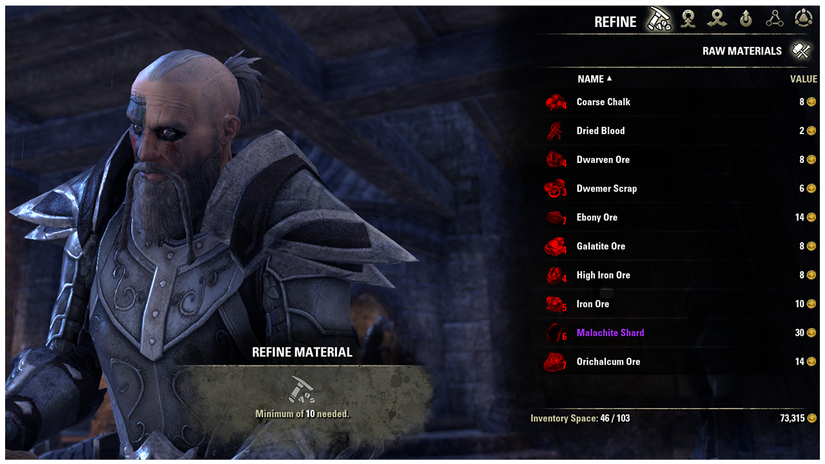Select the Dwemer Scrap entry
825x464 pixels.
point(606,189)
